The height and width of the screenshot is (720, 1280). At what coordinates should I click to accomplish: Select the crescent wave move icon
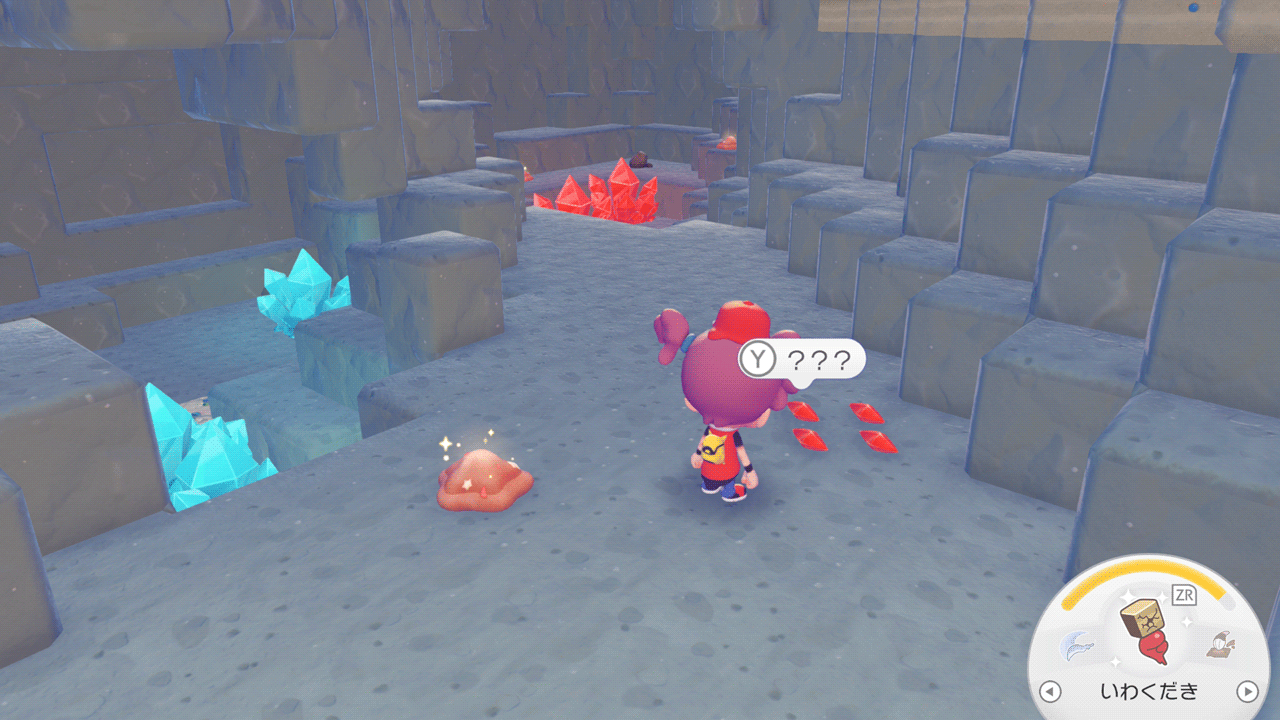coord(1078,644)
